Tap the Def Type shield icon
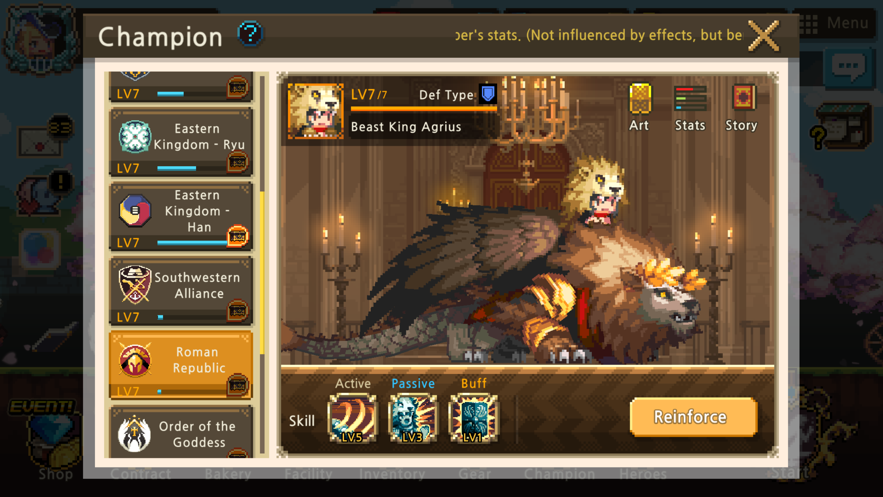The width and height of the screenshot is (883, 497). click(x=488, y=94)
